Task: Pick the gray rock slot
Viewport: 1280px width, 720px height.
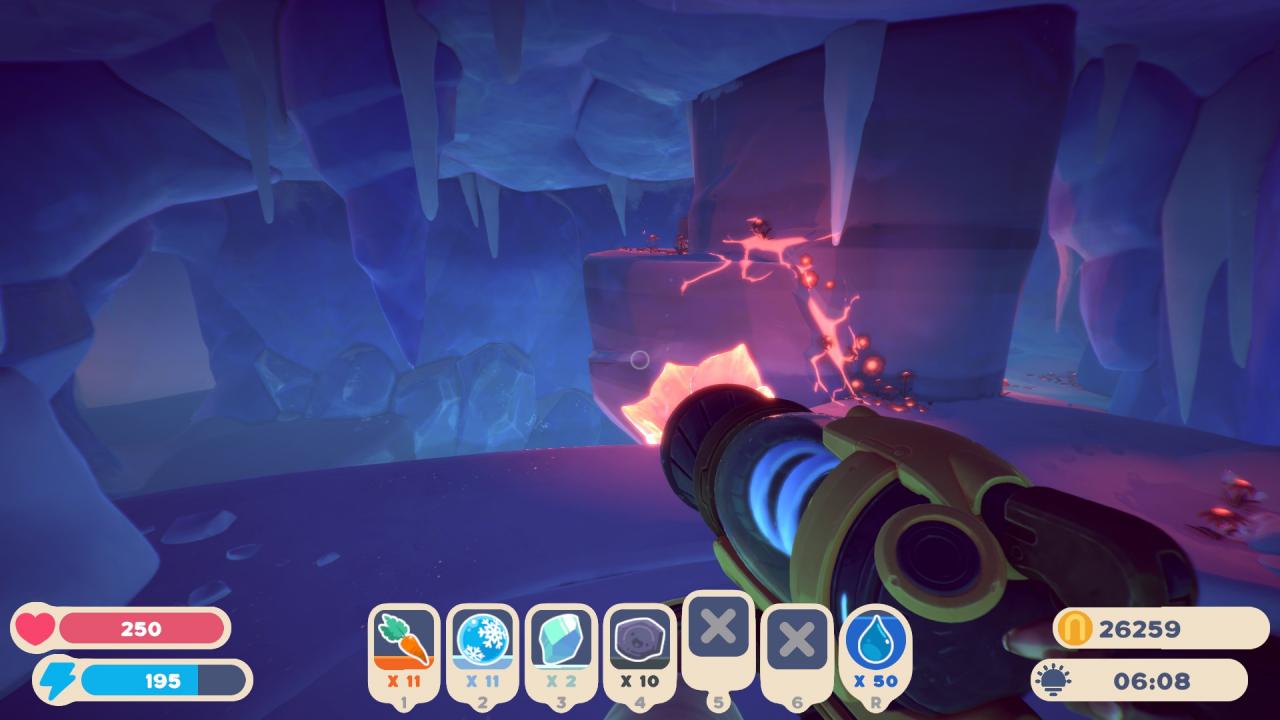Action: pyautogui.click(x=640, y=640)
